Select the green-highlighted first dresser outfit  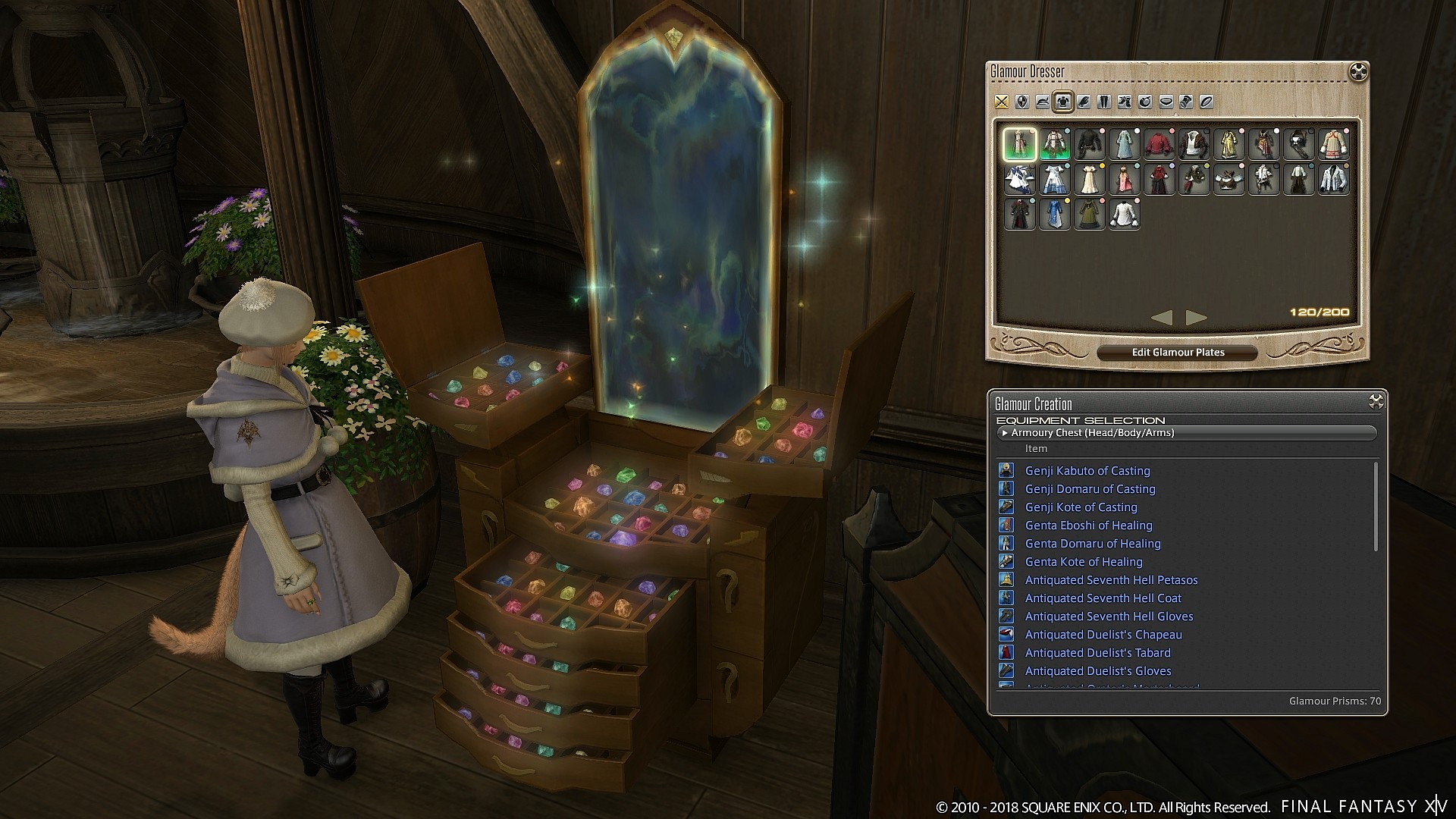tap(1020, 143)
